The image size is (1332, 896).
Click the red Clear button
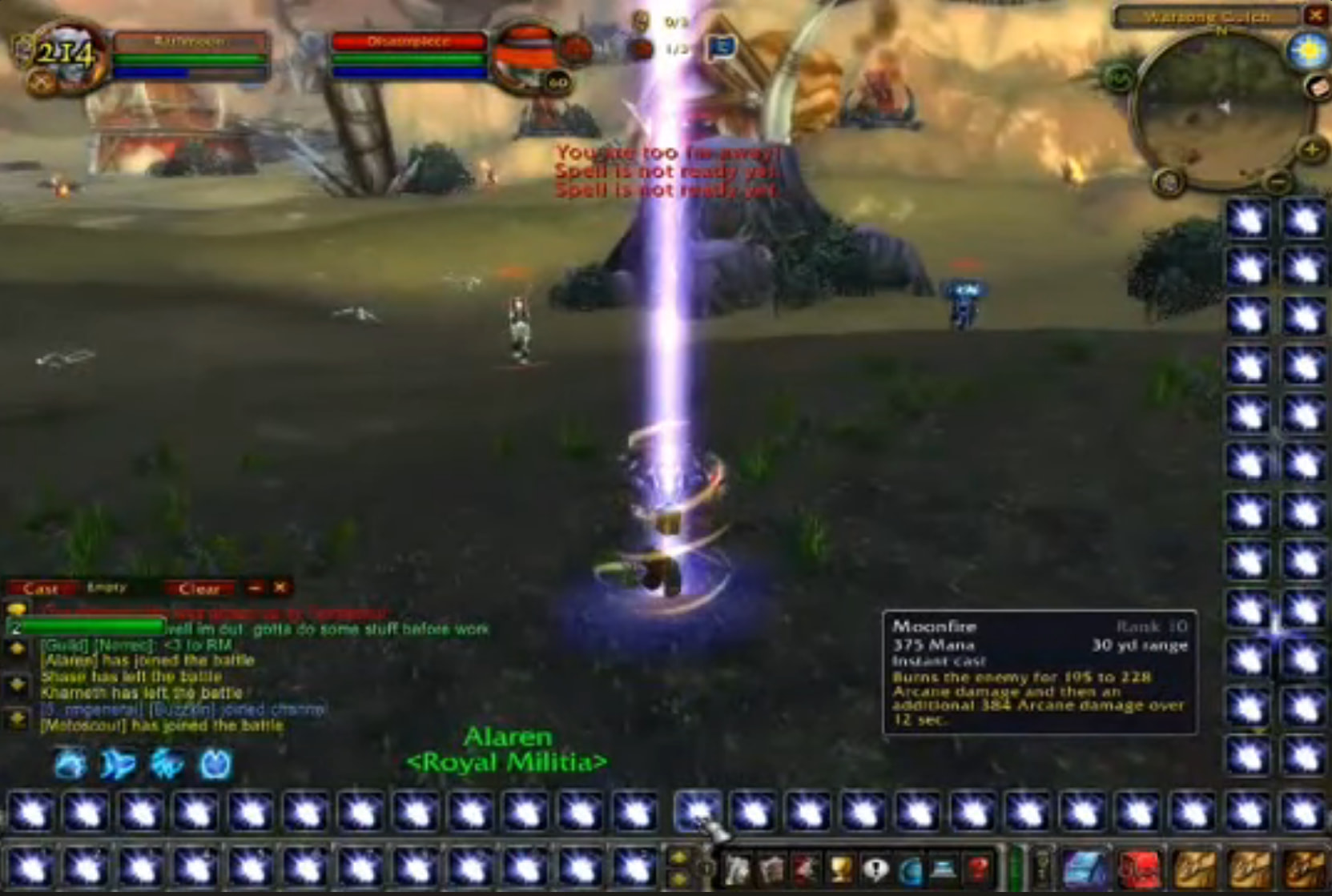coord(199,589)
